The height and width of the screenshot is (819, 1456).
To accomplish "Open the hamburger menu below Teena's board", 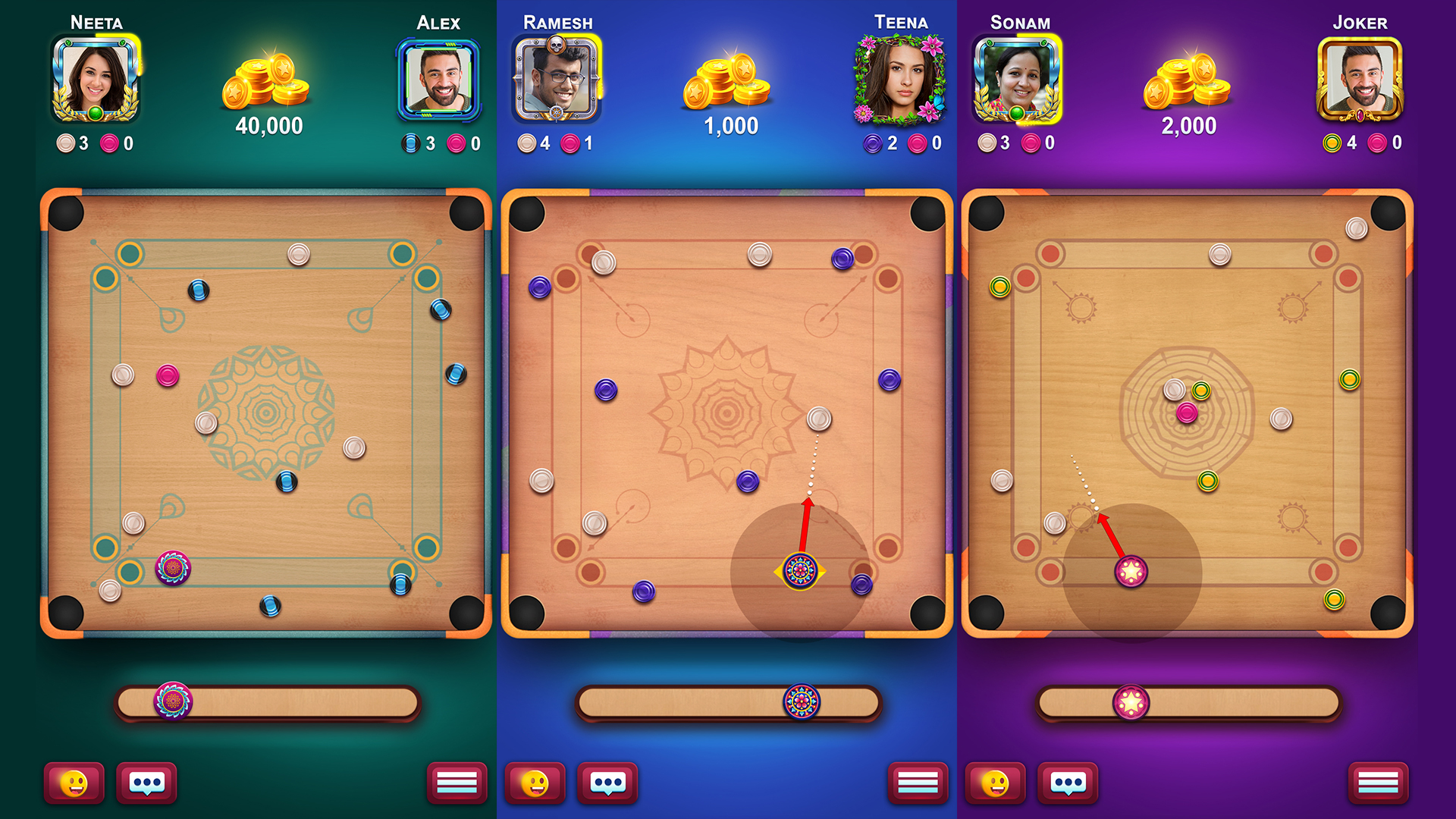I will pyautogui.click(x=920, y=783).
